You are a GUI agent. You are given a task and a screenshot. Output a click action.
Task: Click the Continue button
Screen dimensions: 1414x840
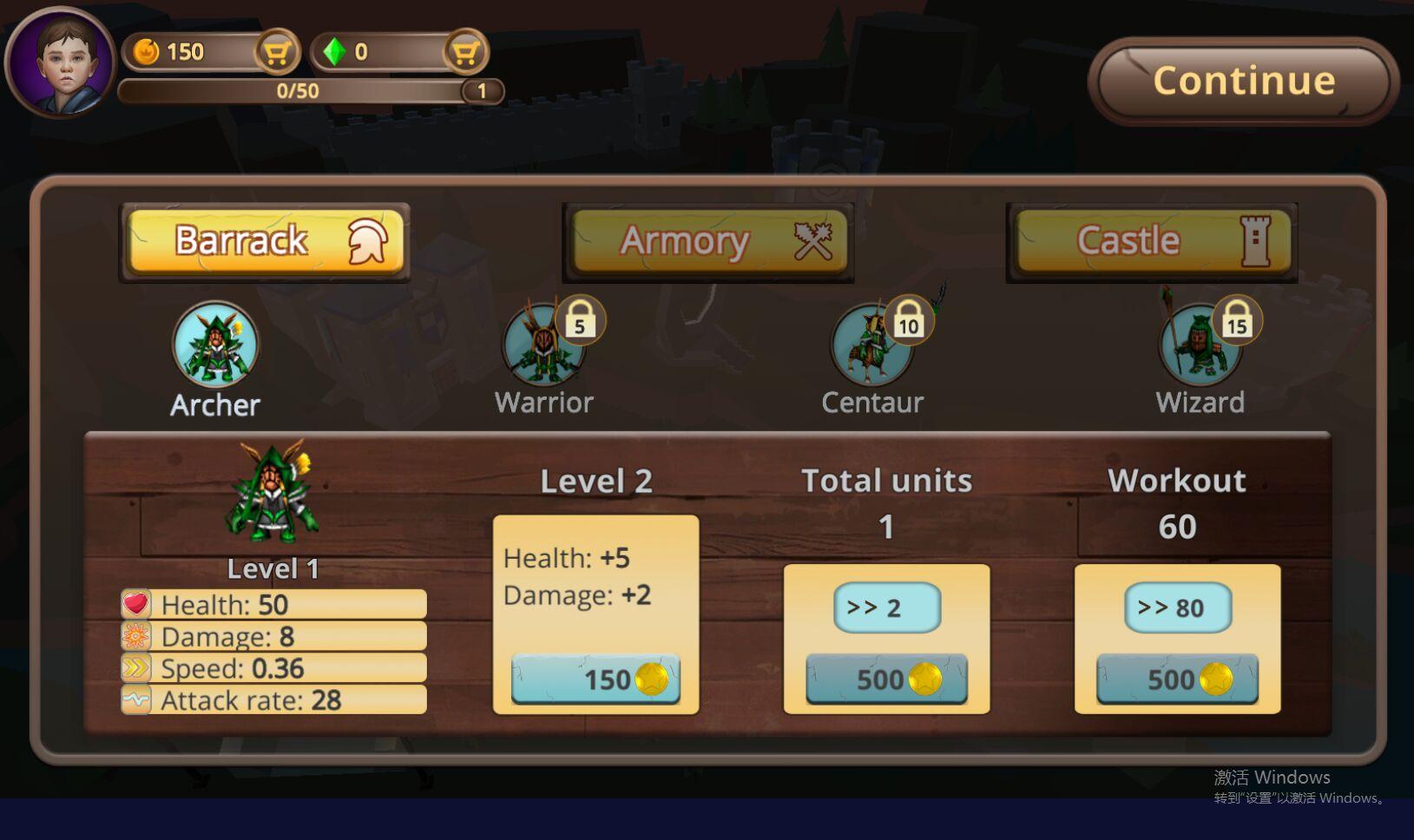coord(1242,81)
